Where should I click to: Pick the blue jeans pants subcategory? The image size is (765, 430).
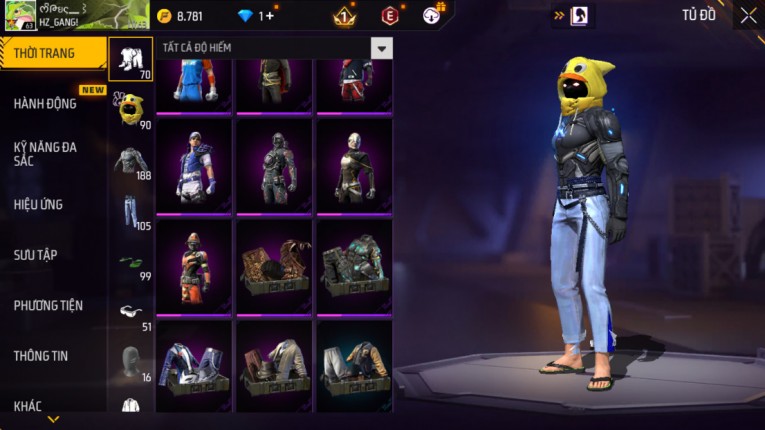tap(130, 211)
